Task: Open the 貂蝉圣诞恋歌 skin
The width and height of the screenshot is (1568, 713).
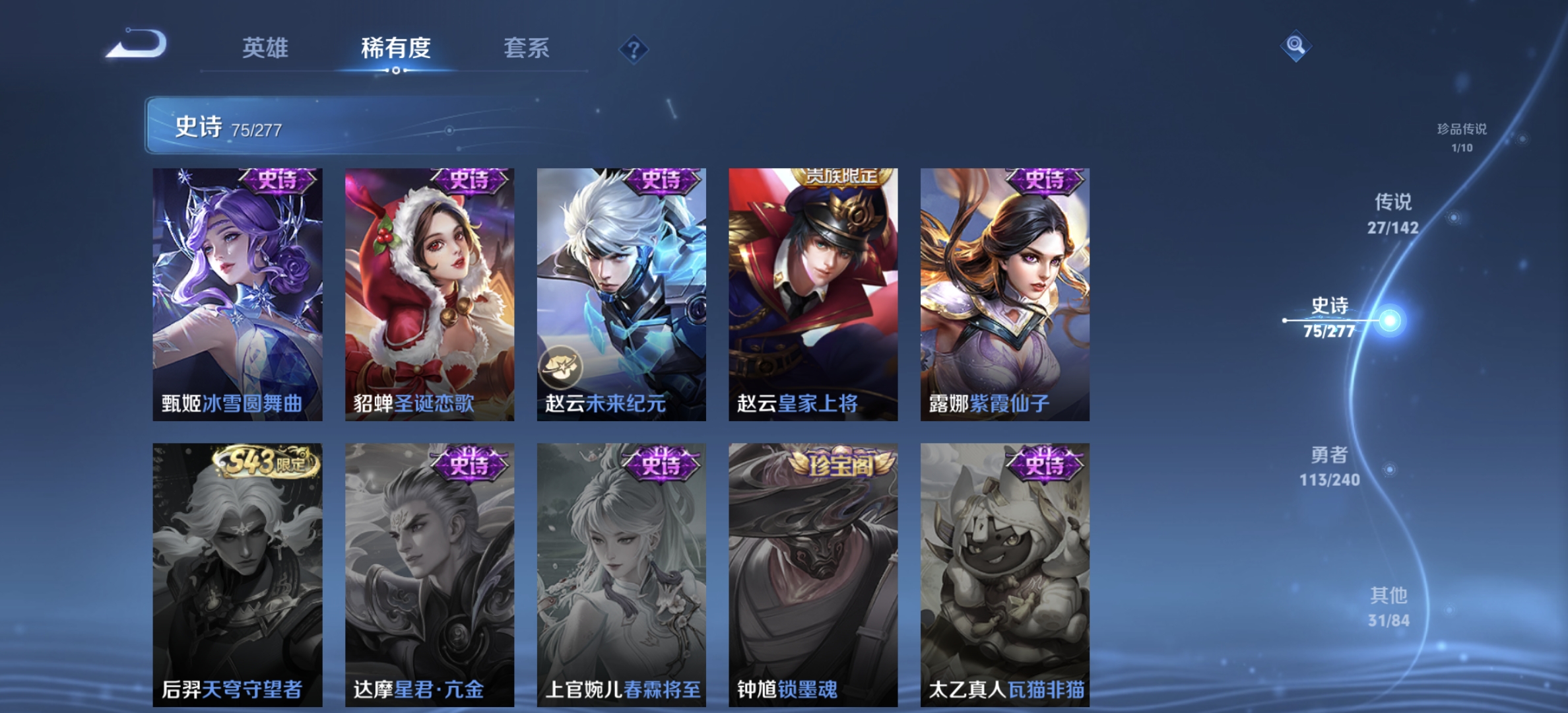Action: pyautogui.click(x=428, y=290)
